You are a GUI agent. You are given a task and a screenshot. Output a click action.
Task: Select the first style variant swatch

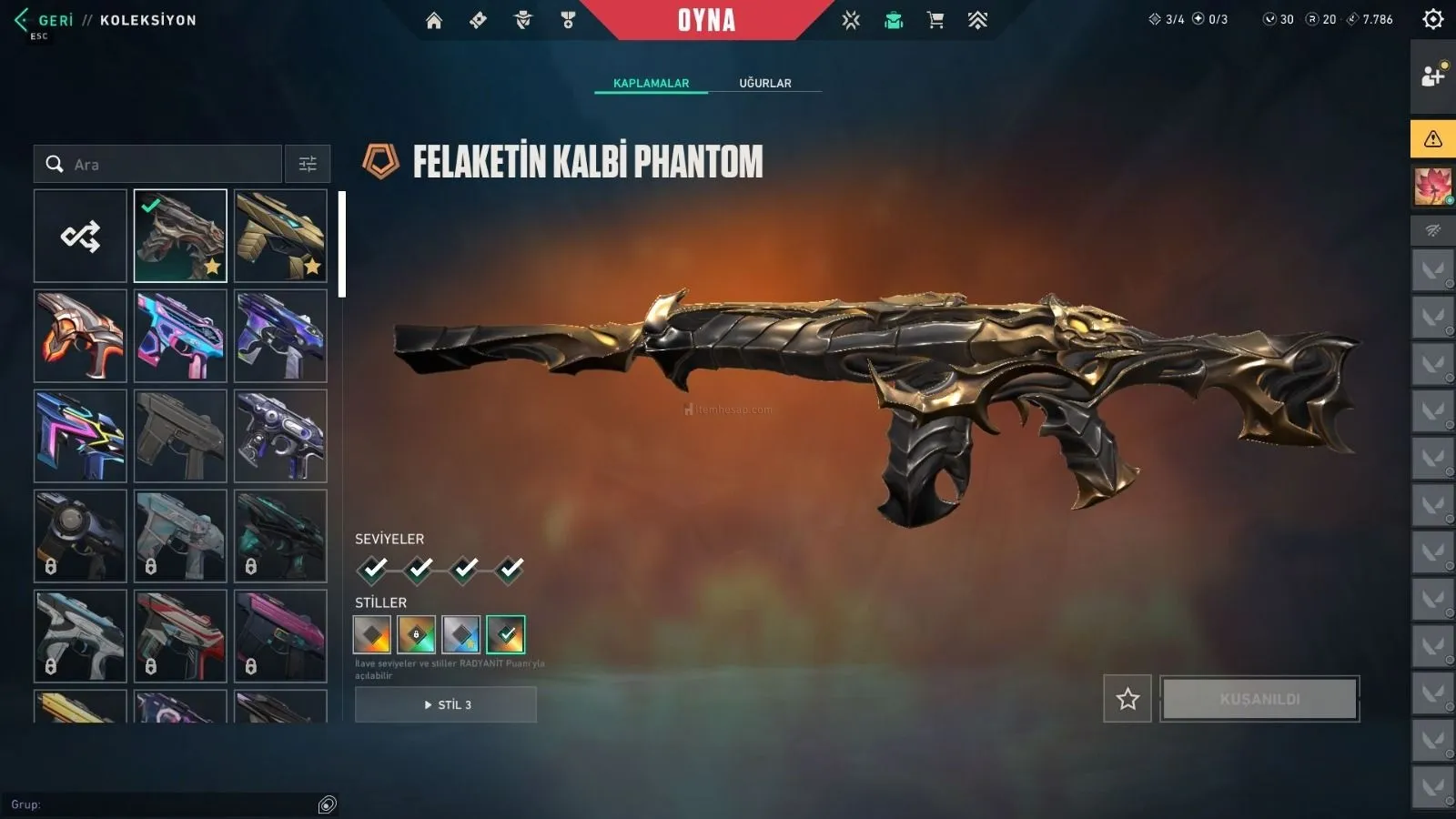[x=372, y=634]
